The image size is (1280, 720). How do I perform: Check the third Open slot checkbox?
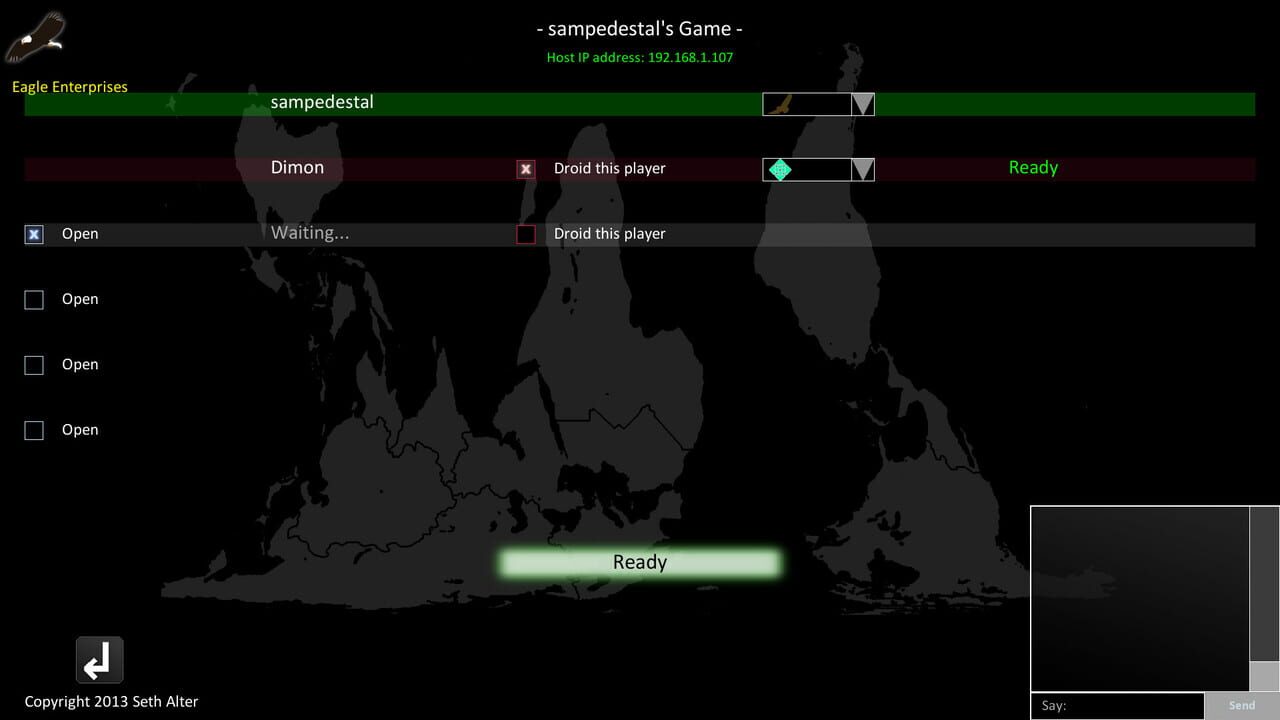(33, 364)
